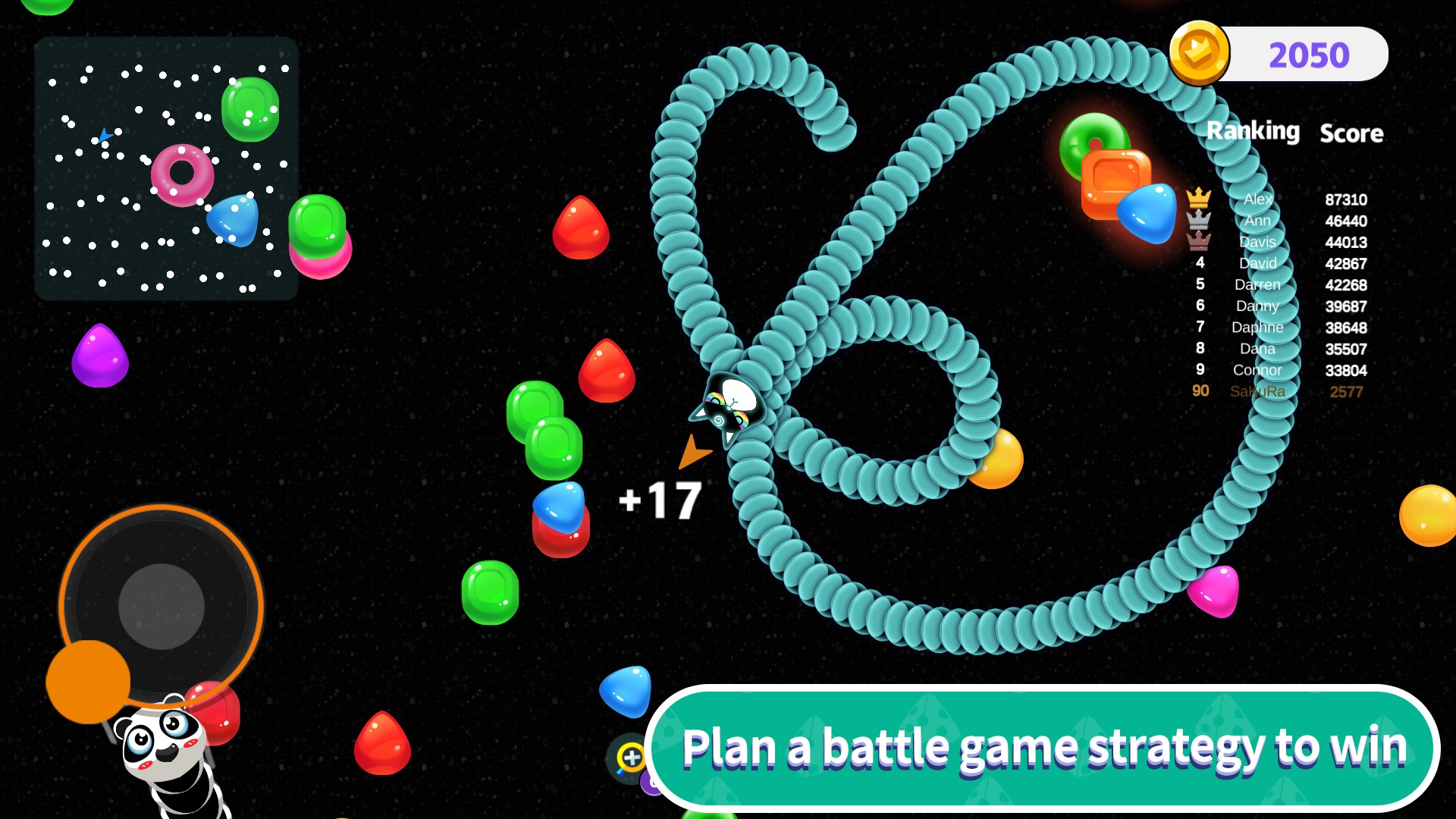Viewport: 1456px width, 819px height.
Task: Select Alex in the ranking list
Action: [1257, 199]
